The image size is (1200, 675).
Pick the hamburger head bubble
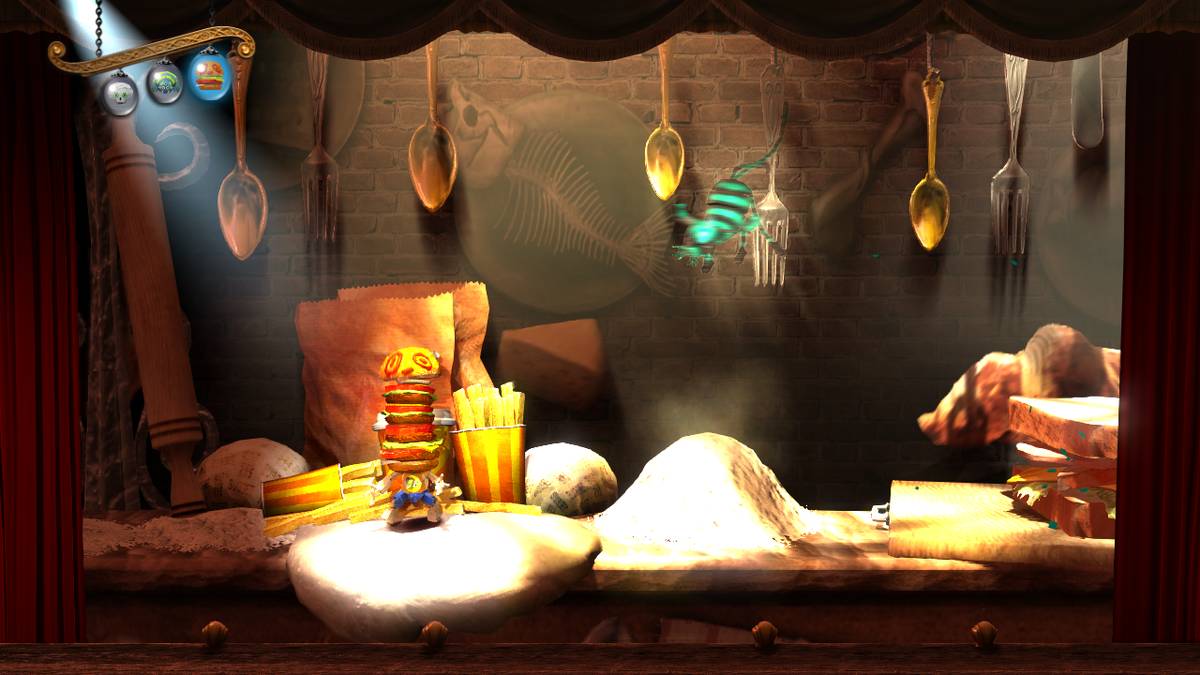pos(209,74)
